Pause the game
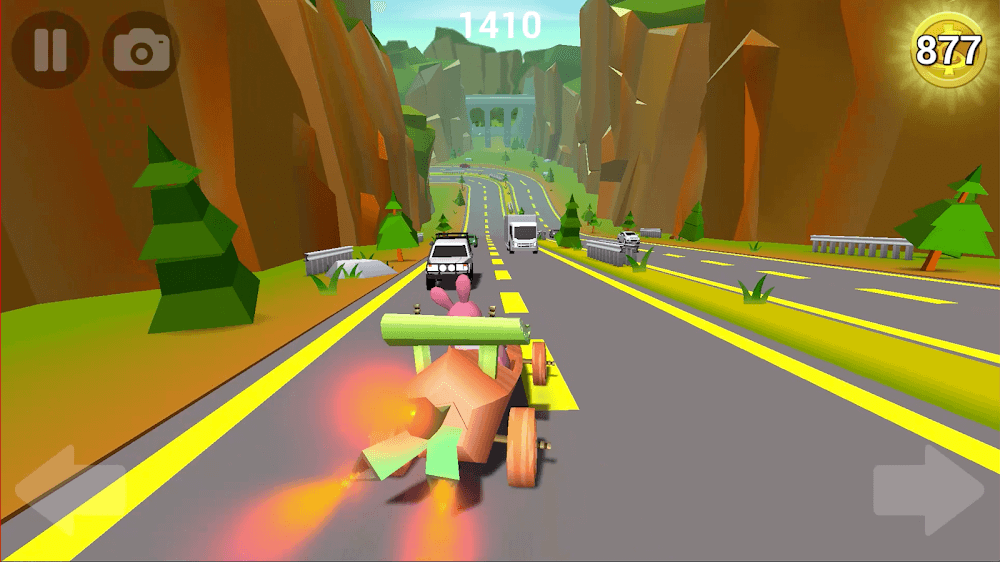The image size is (1000, 562). click(49, 50)
